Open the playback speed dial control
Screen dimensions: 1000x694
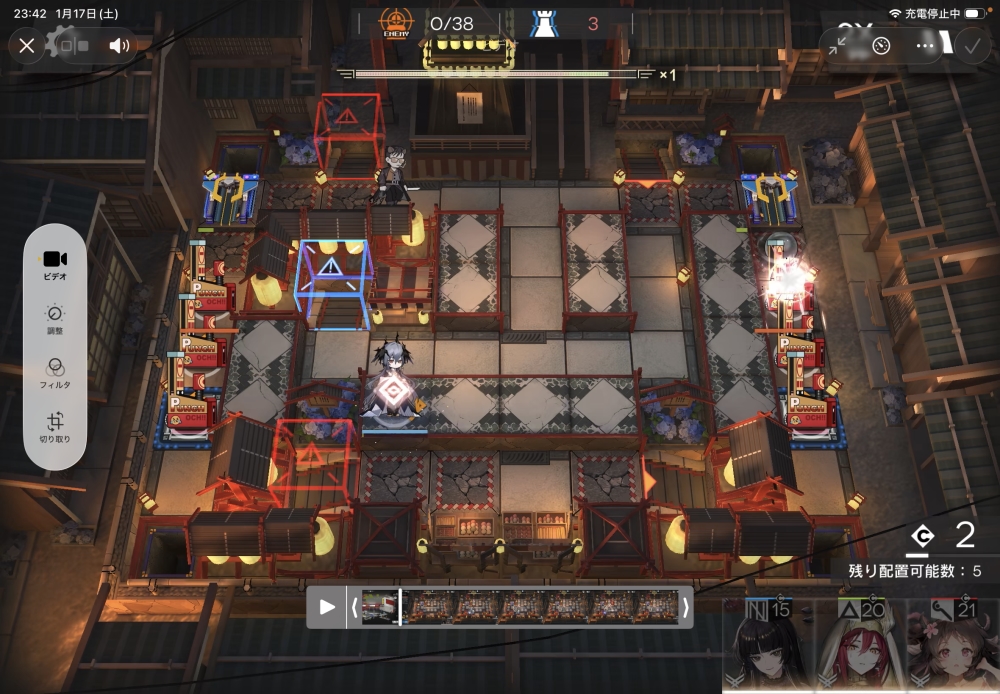tap(881, 45)
